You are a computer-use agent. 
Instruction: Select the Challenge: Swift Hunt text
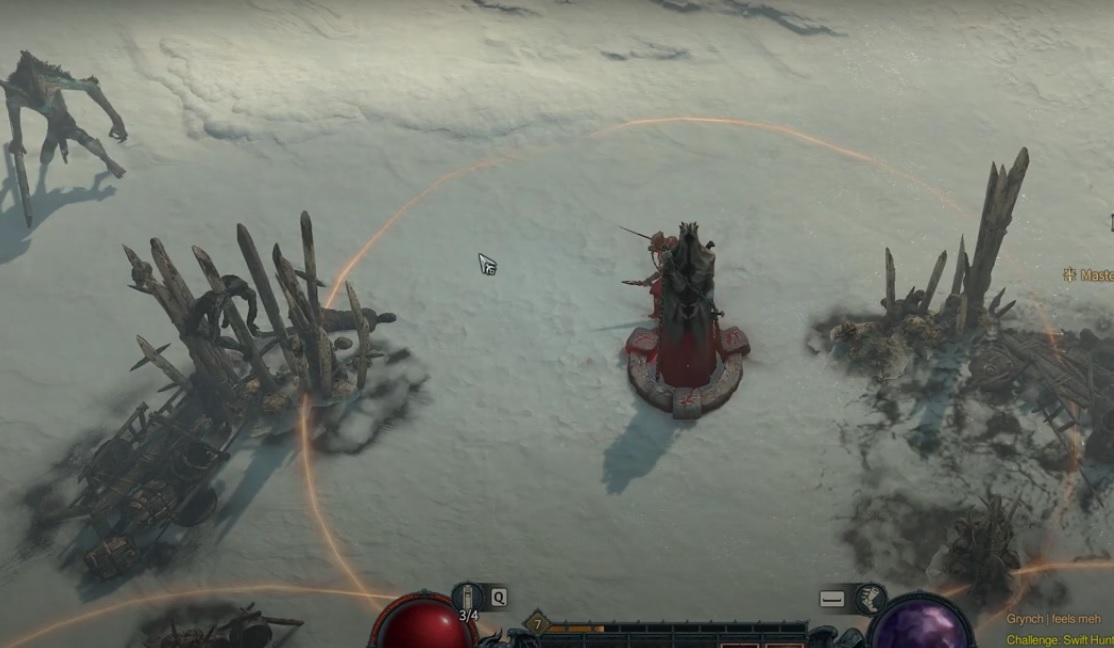tap(1058, 640)
